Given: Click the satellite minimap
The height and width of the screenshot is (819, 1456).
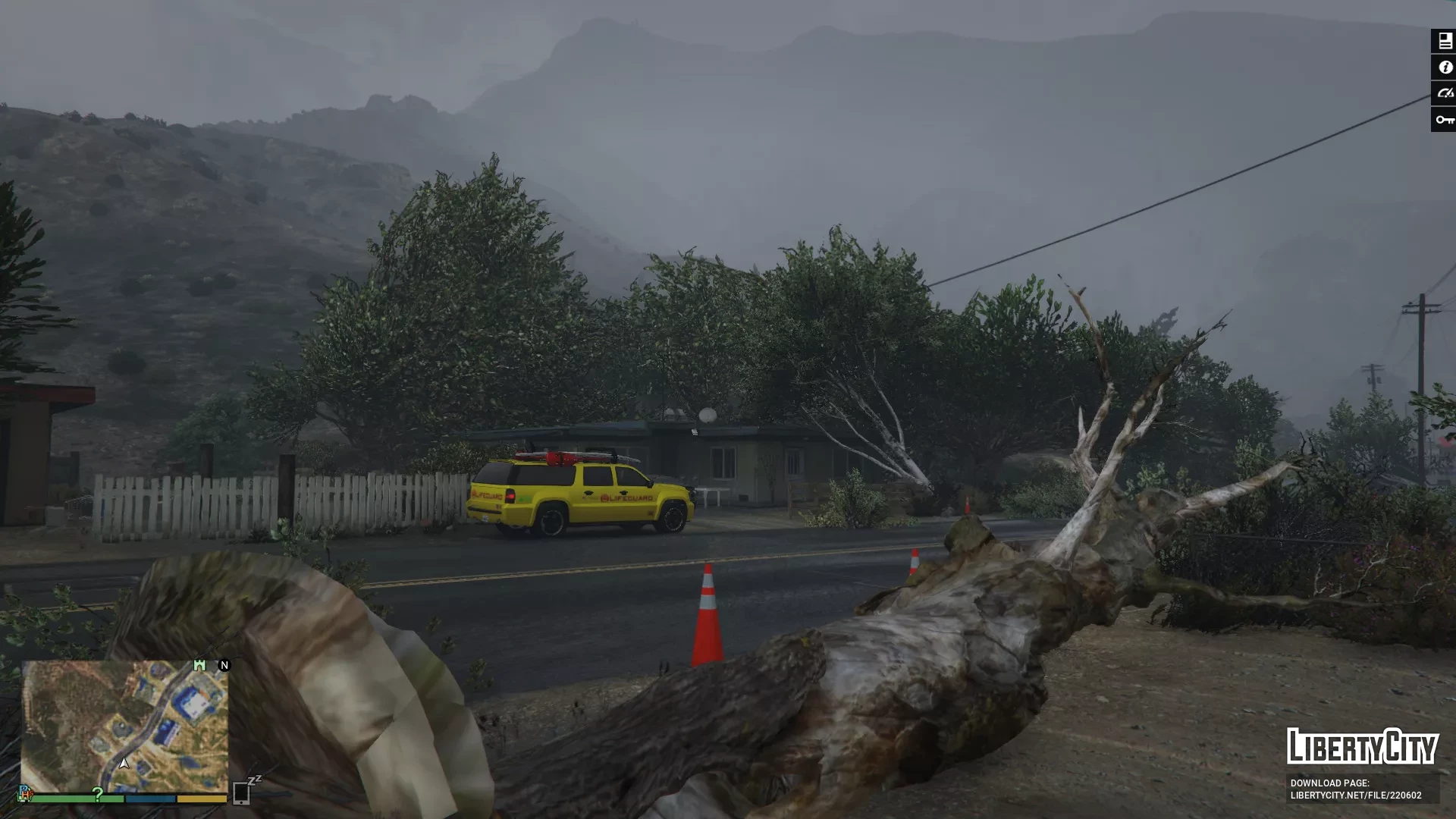Looking at the screenshot, I should (124, 726).
